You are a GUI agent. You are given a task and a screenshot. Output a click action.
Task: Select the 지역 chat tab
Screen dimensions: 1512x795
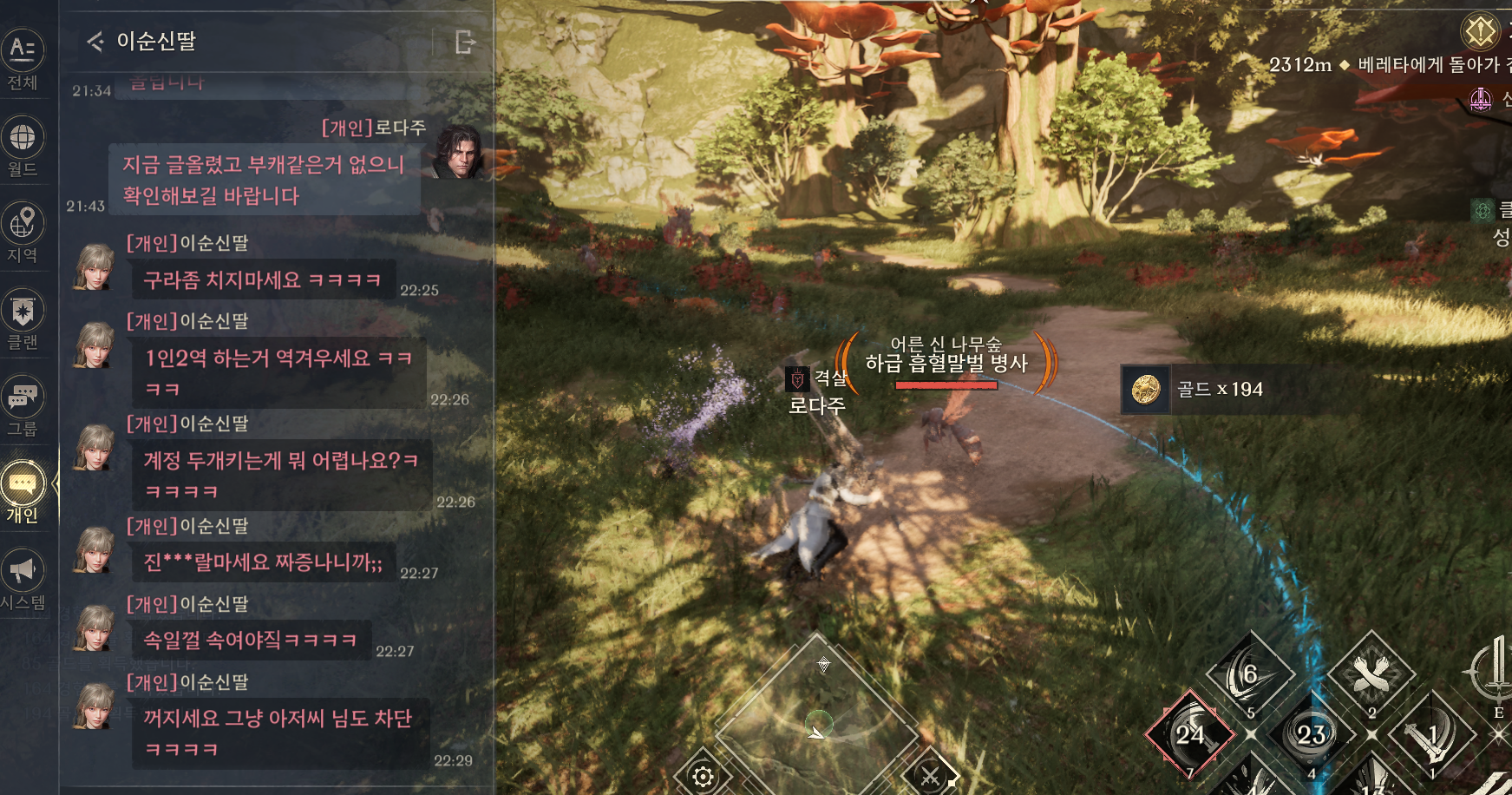[x=23, y=233]
